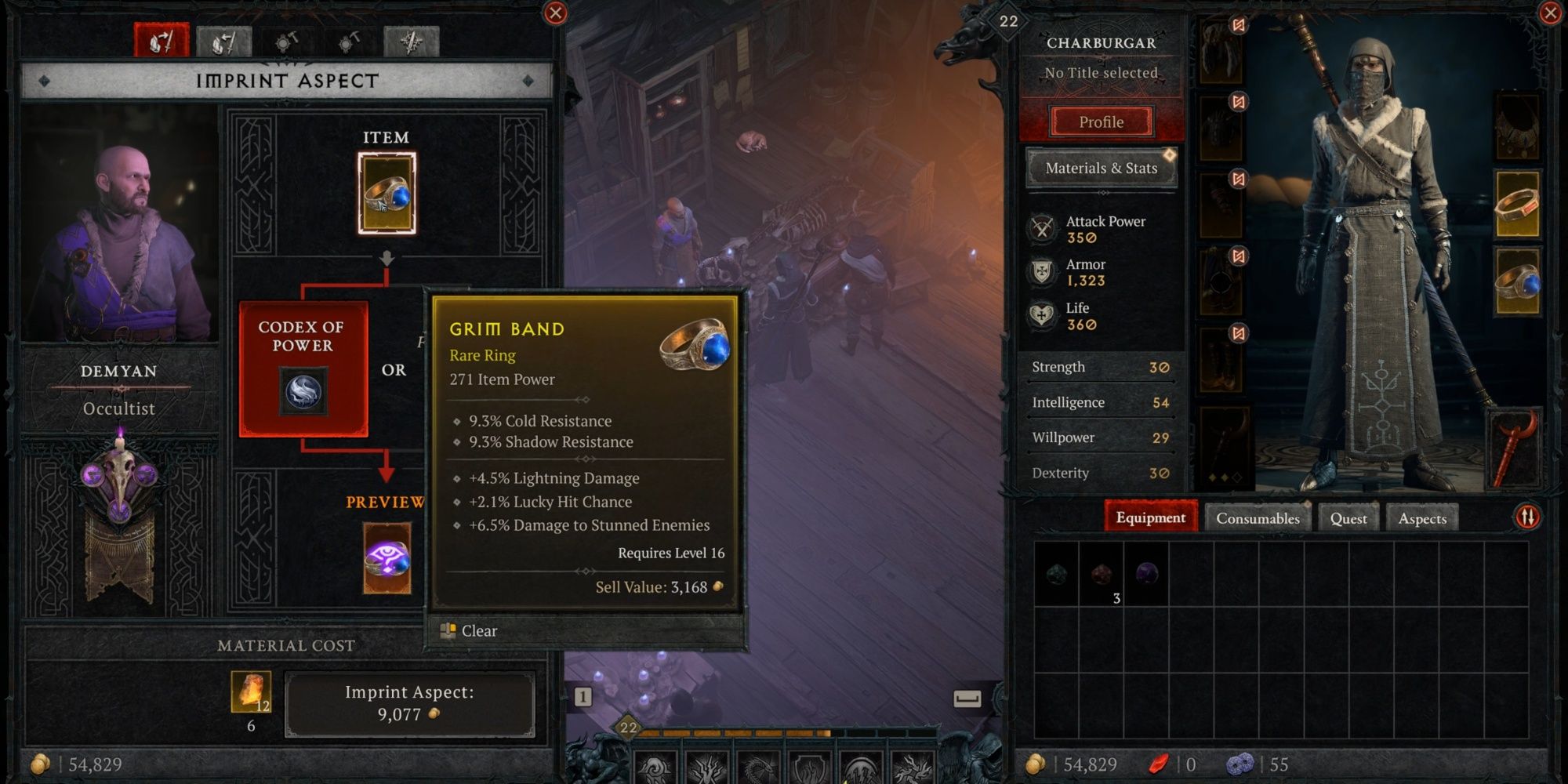Screen dimensions: 1568x784
Task: Select the Codex of Power option instead of an aspect
Action: [305, 357]
